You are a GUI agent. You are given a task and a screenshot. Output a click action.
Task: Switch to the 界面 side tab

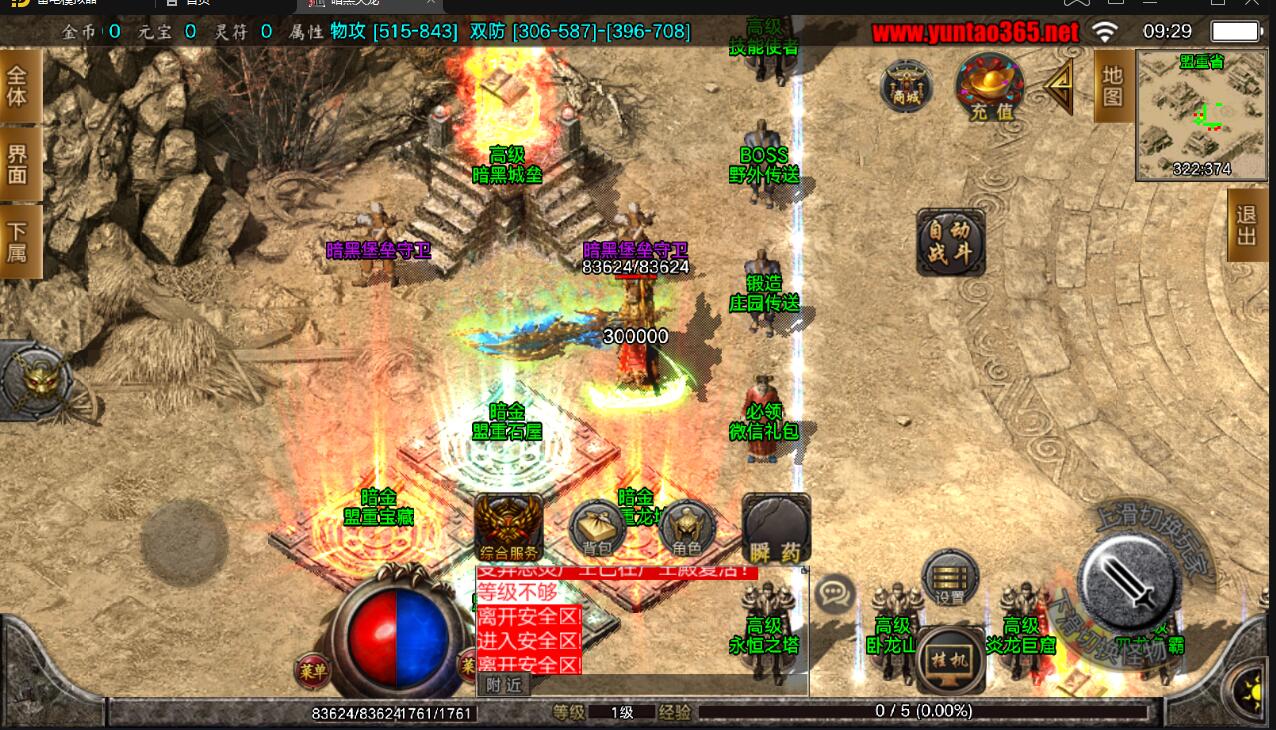[18, 165]
